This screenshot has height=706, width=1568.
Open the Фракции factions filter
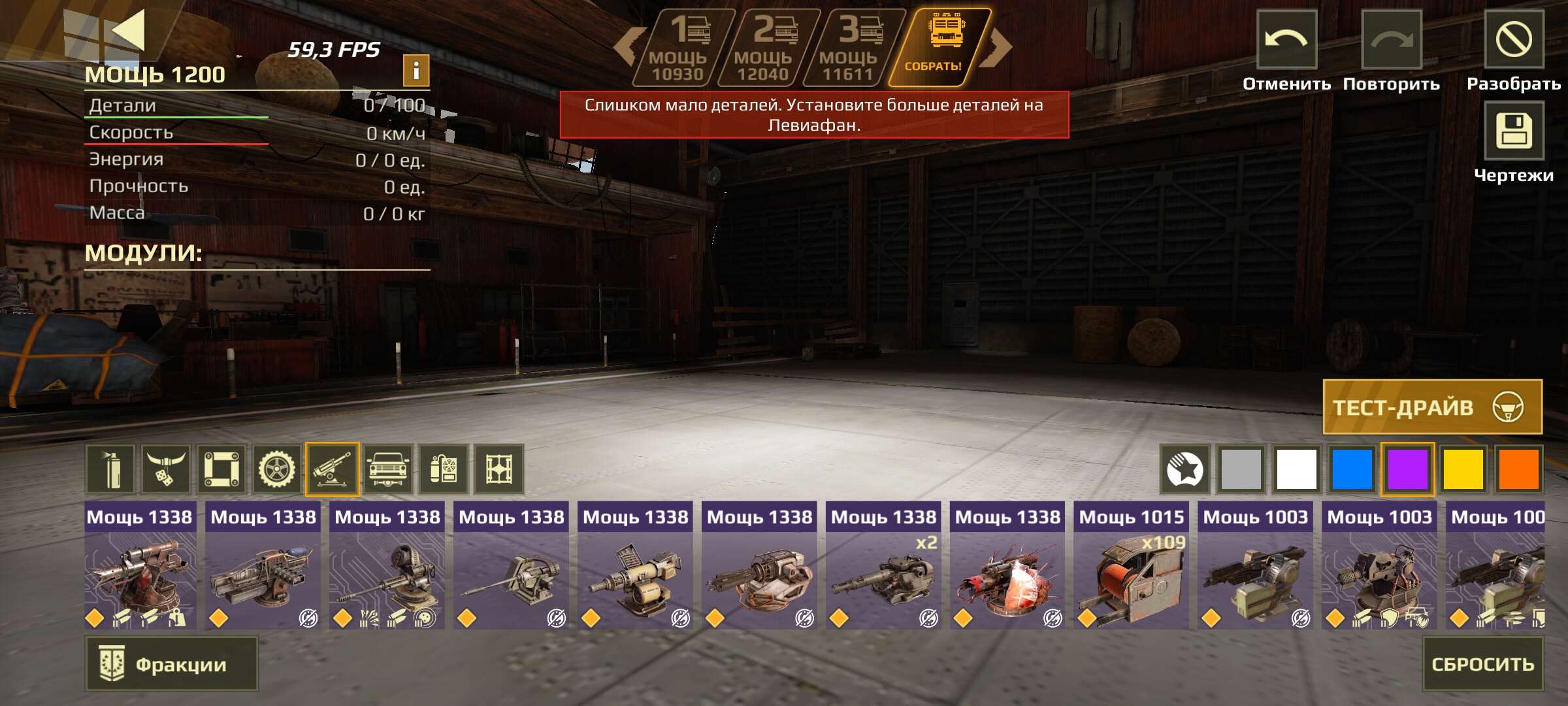pos(171,664)
